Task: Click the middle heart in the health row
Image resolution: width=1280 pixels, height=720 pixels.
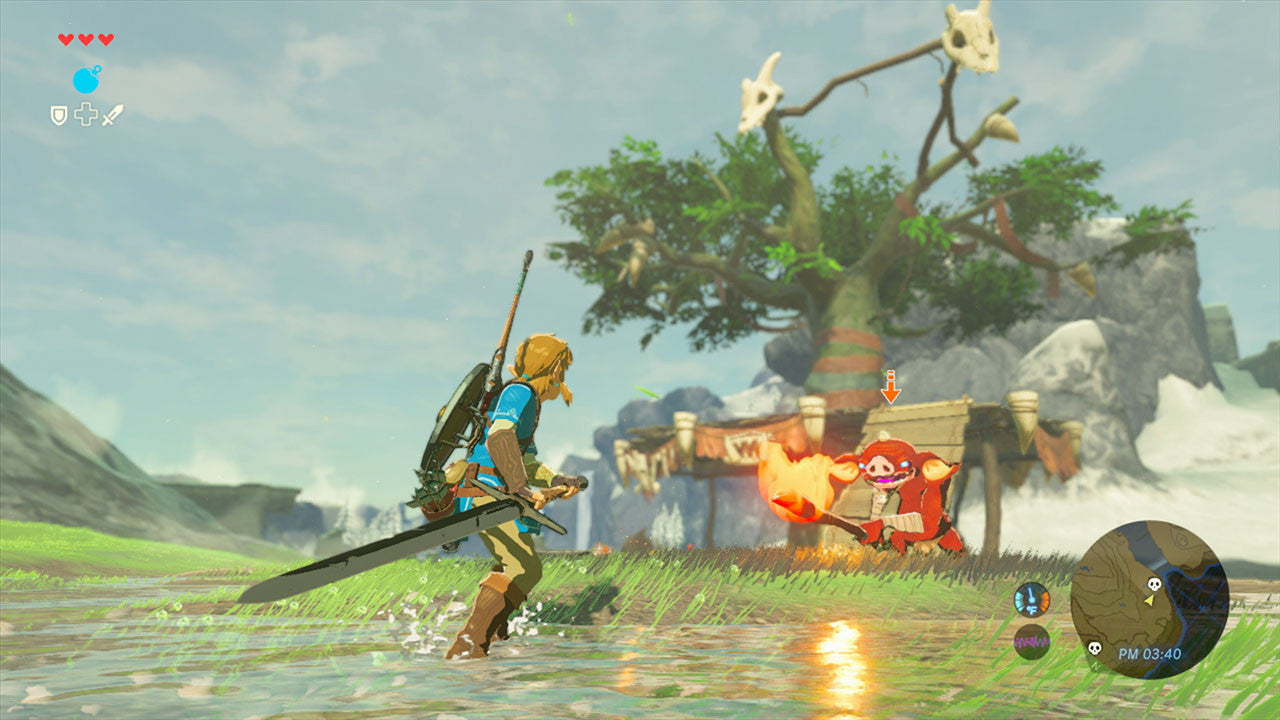Action: pyautogui.click(x=85, y=40)
